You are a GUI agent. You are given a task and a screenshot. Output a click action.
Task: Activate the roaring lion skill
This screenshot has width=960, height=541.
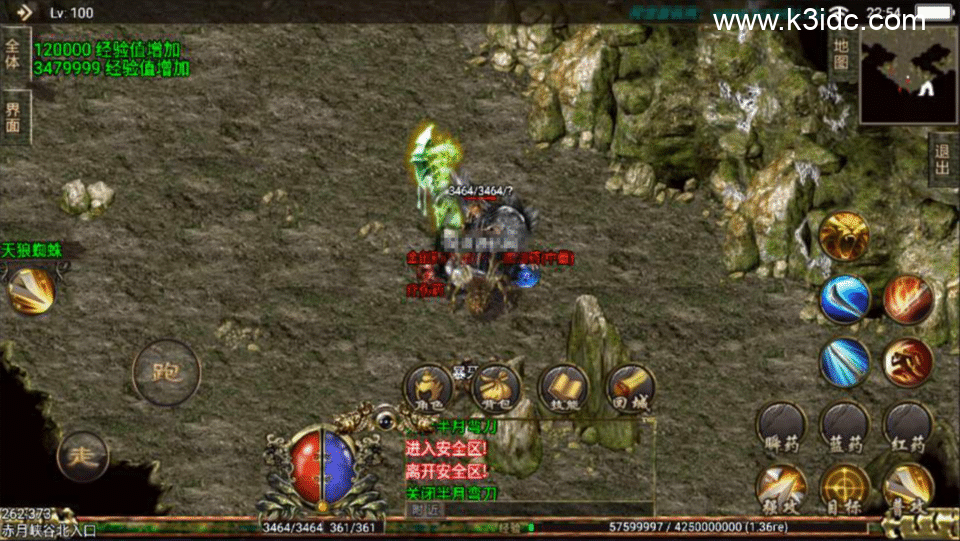[x=843, y=236]
